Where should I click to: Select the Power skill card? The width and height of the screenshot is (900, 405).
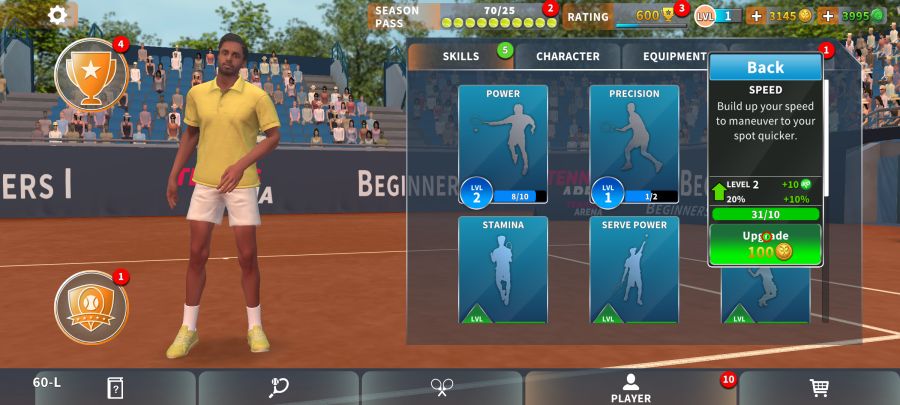coord(503,144)
